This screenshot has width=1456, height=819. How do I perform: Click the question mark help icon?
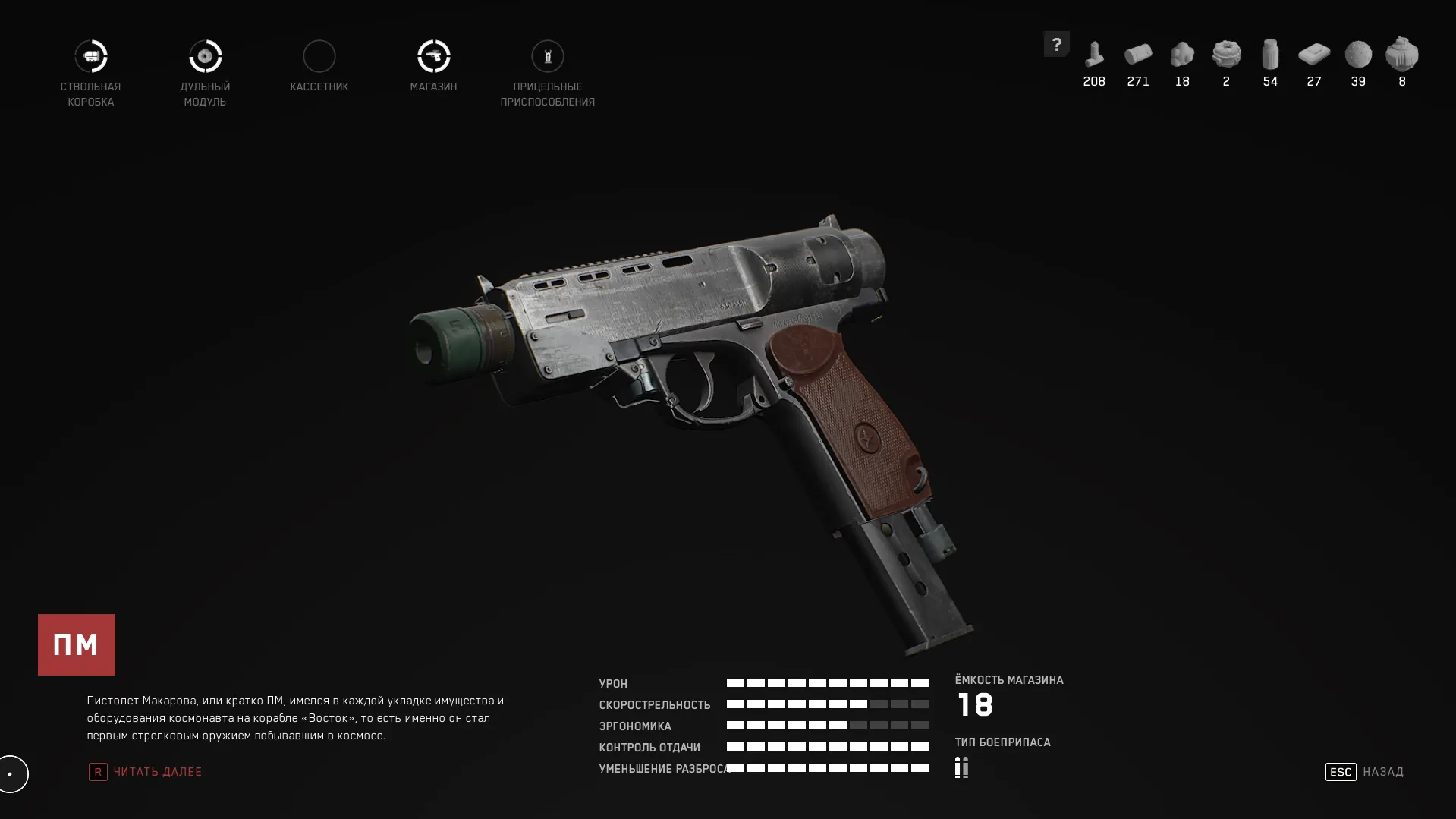point(1056,44)
